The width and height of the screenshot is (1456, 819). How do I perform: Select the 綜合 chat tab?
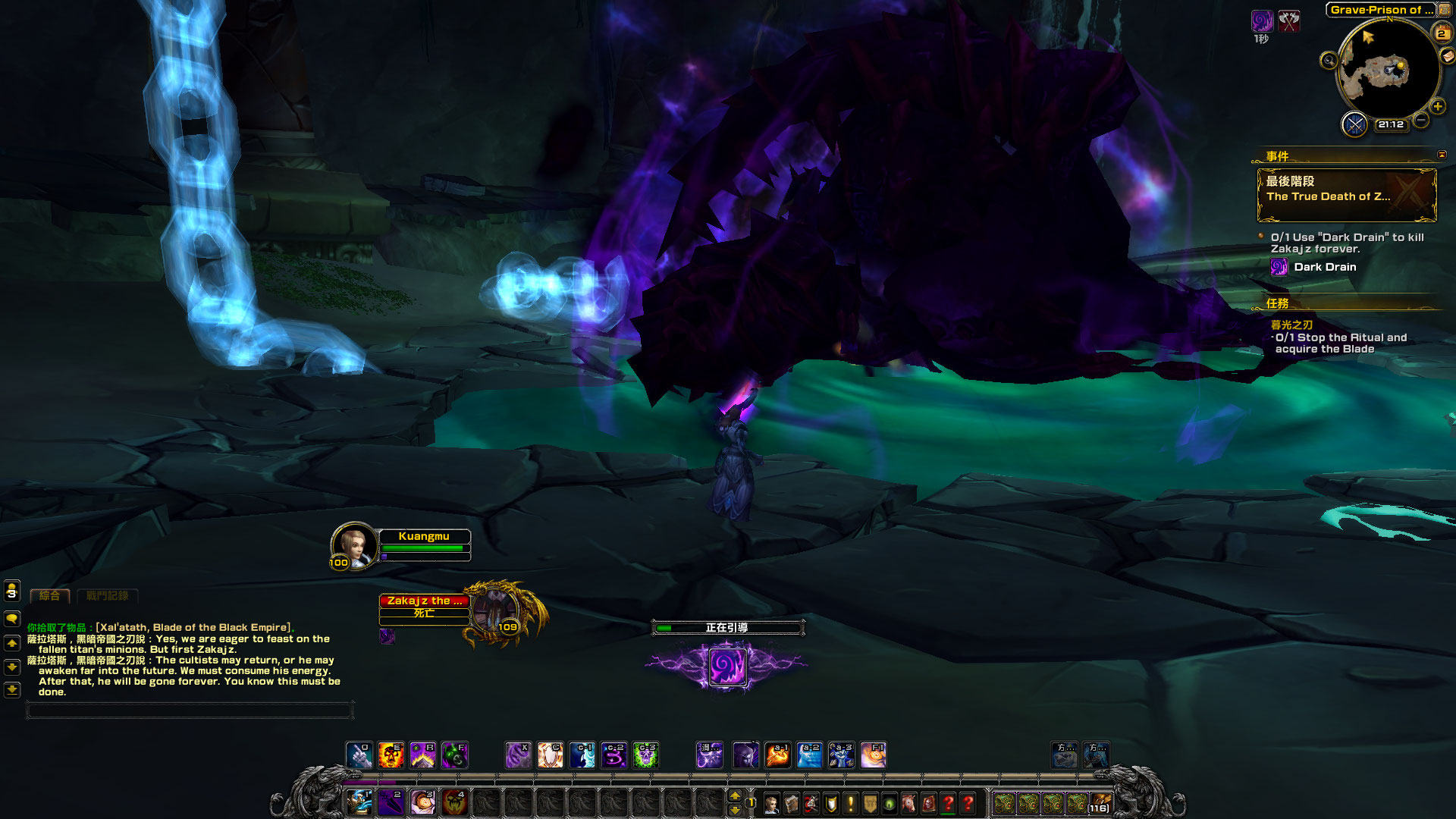49,596
